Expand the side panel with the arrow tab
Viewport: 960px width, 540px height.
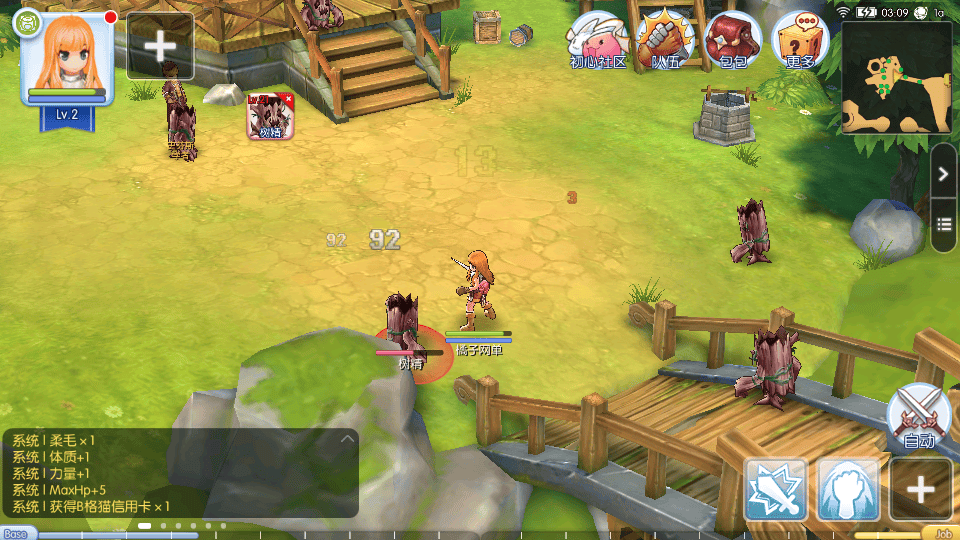(944, 174)
